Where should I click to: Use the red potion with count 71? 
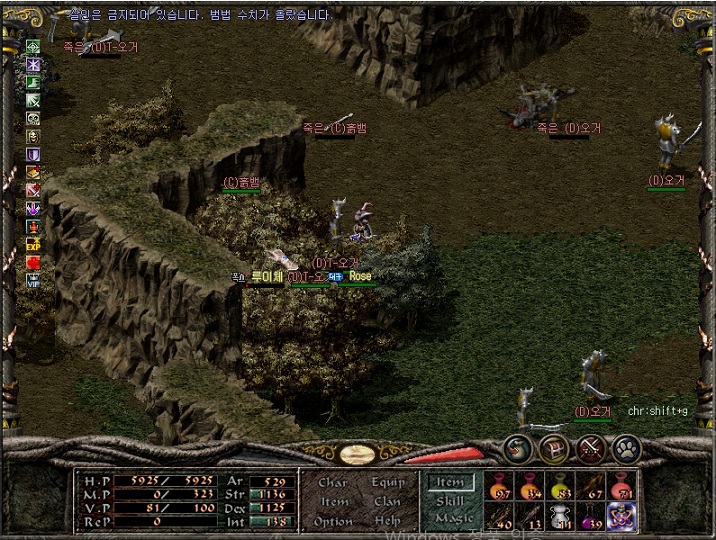(622, 485)
